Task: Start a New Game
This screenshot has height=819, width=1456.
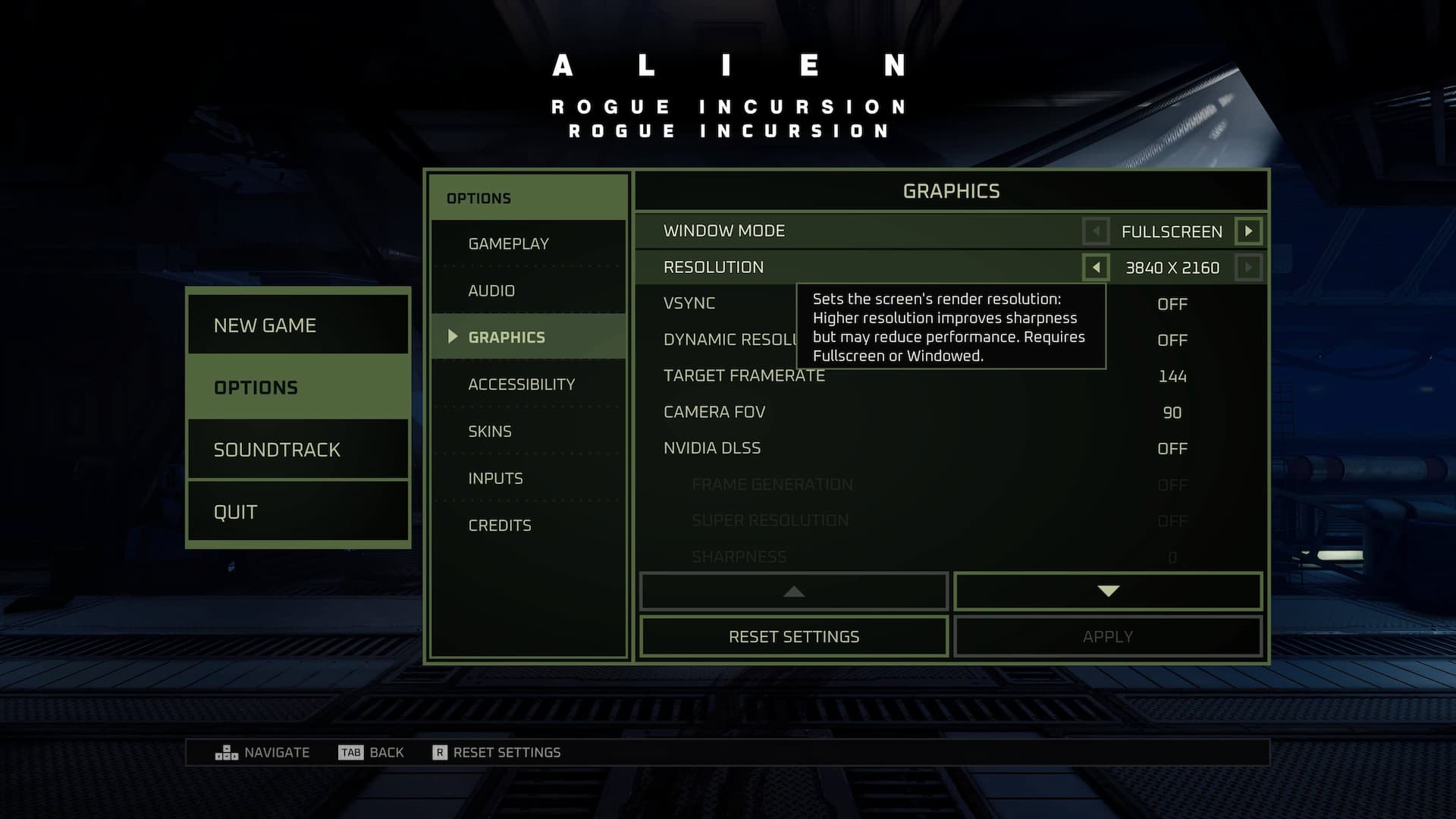Action: point(298,325)
